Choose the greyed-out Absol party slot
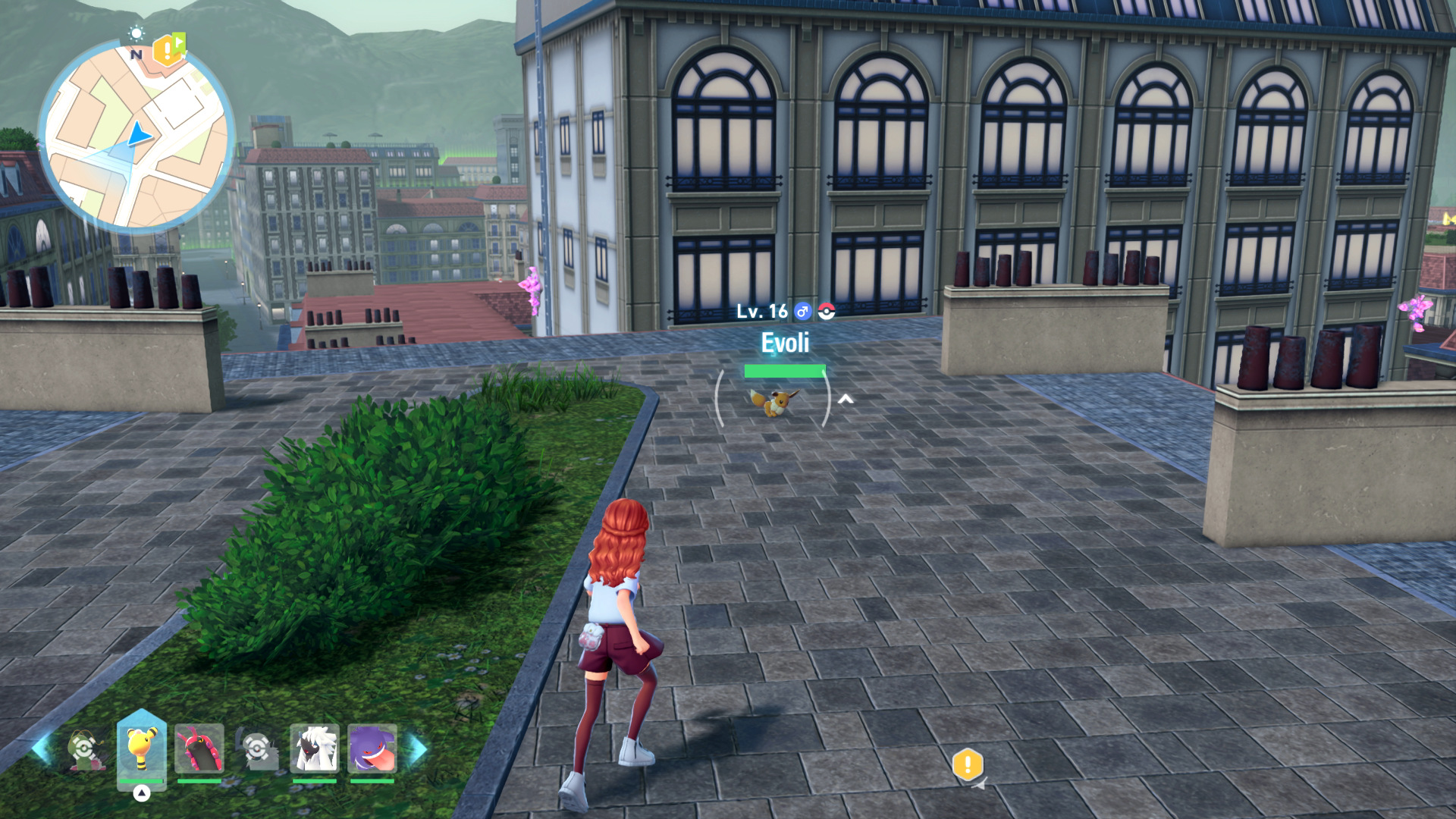 [257, 749]
